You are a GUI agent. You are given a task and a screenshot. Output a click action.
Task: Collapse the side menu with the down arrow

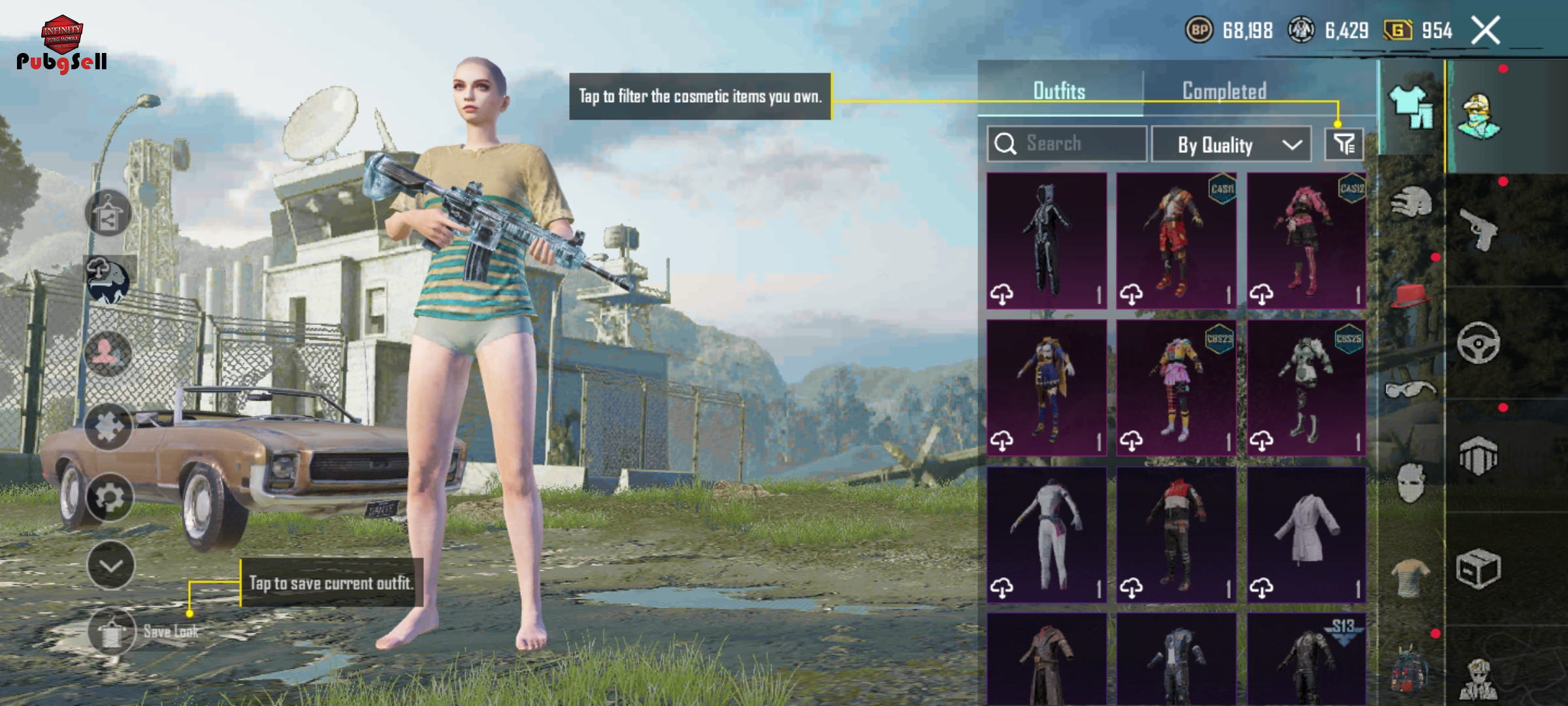[x=110, y=565]
